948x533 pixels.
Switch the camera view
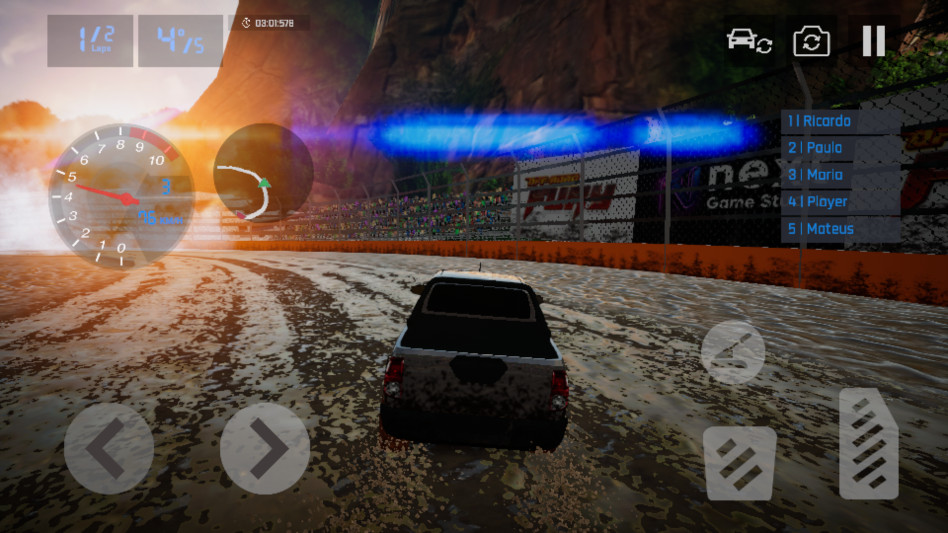tap(812, 41)
